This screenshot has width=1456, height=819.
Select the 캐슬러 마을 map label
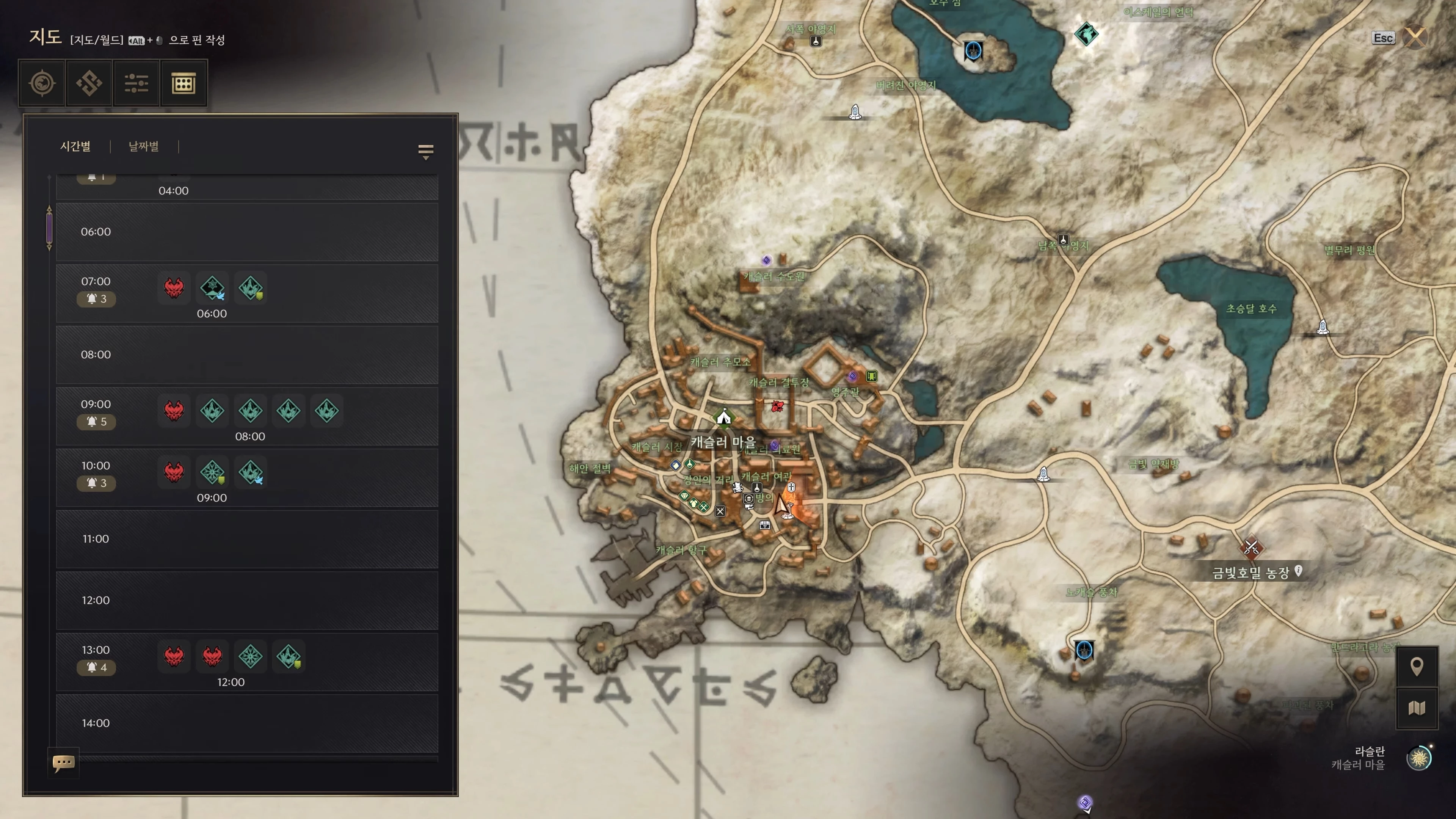click(x=723, y=442)
